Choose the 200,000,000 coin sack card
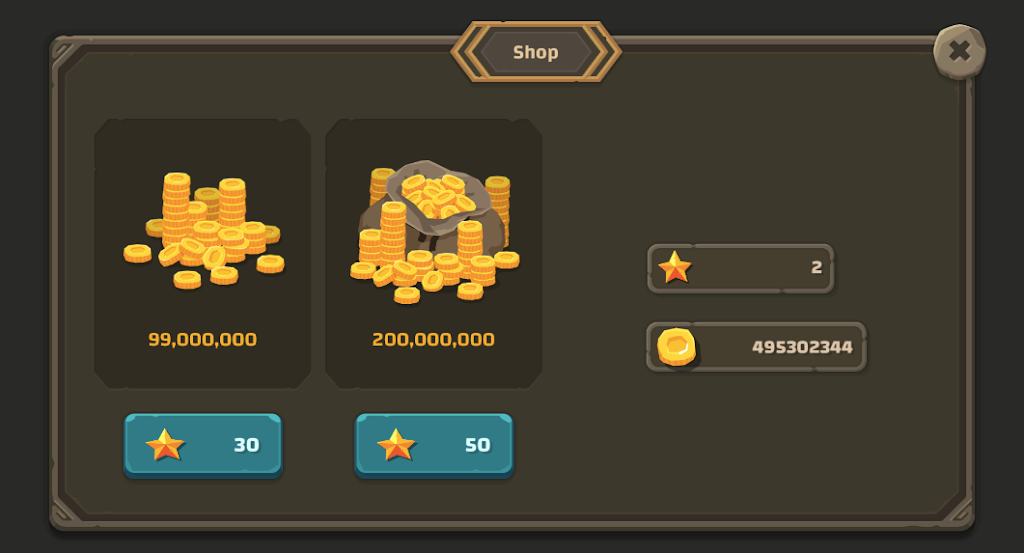Image resolution: width=1024 pixels, height=553 pixels. 434,252
